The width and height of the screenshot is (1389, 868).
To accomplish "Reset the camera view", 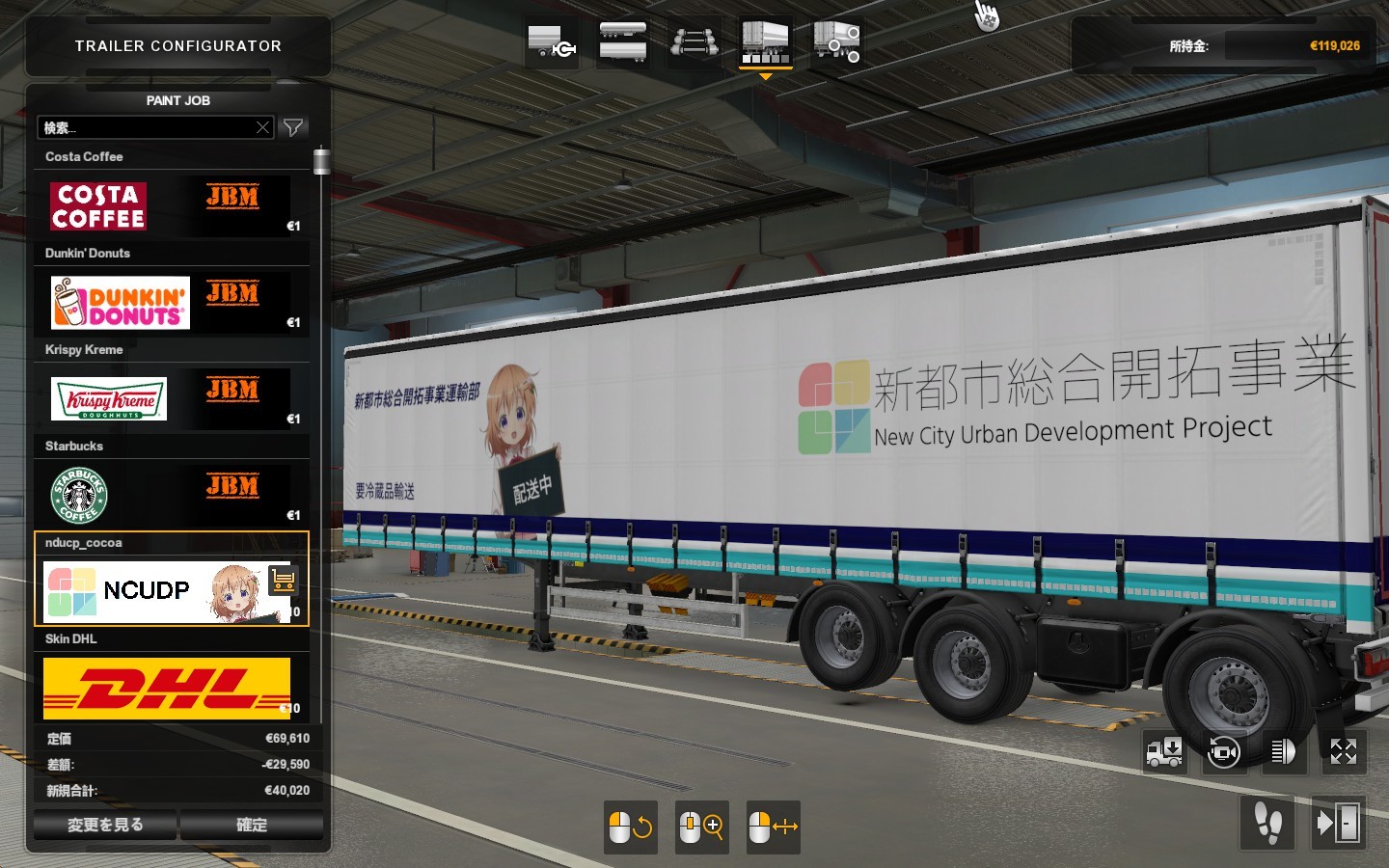I will tap(1223, 751).
